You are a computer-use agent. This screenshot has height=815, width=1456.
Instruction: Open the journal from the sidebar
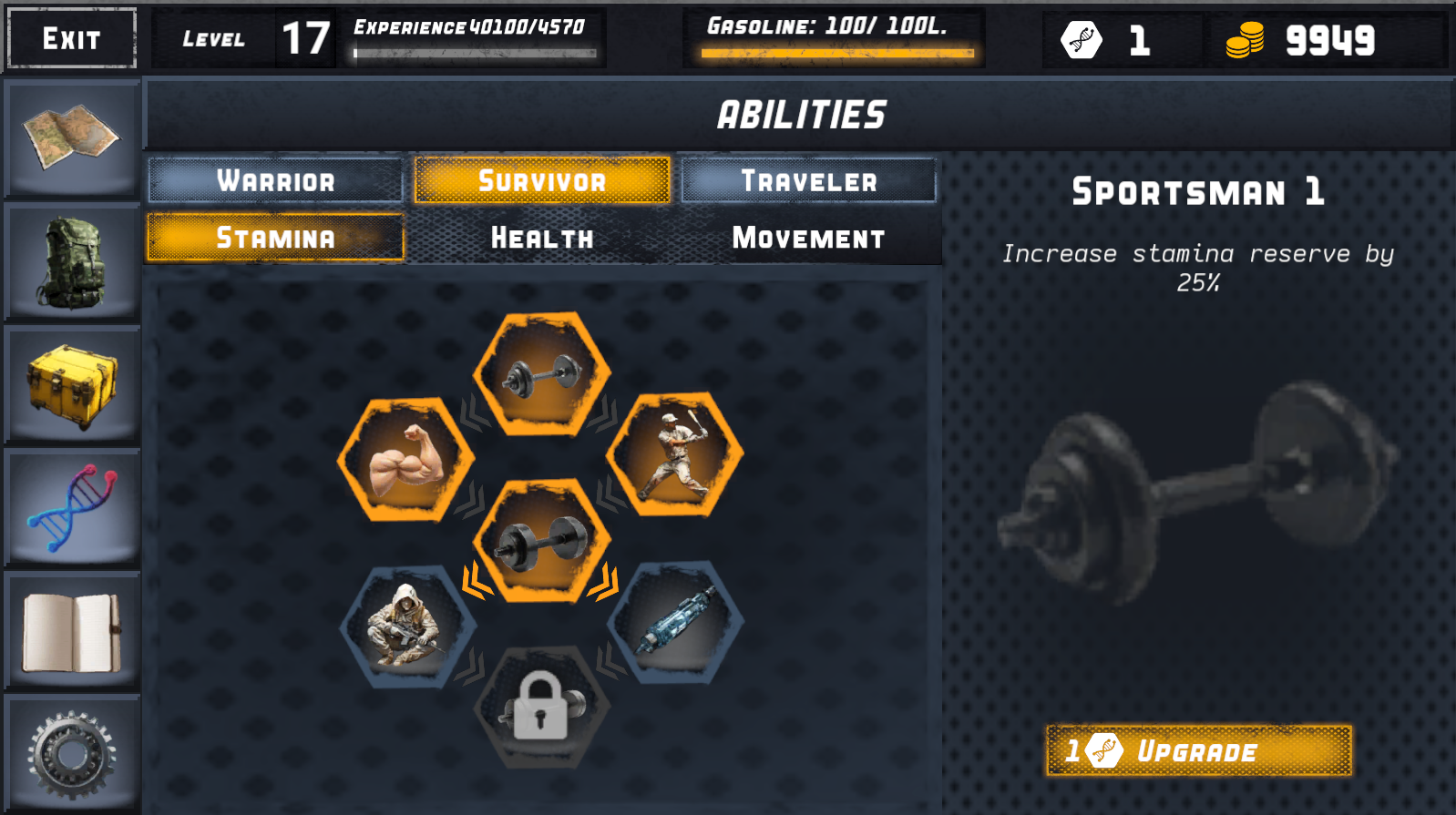point(72,627)
